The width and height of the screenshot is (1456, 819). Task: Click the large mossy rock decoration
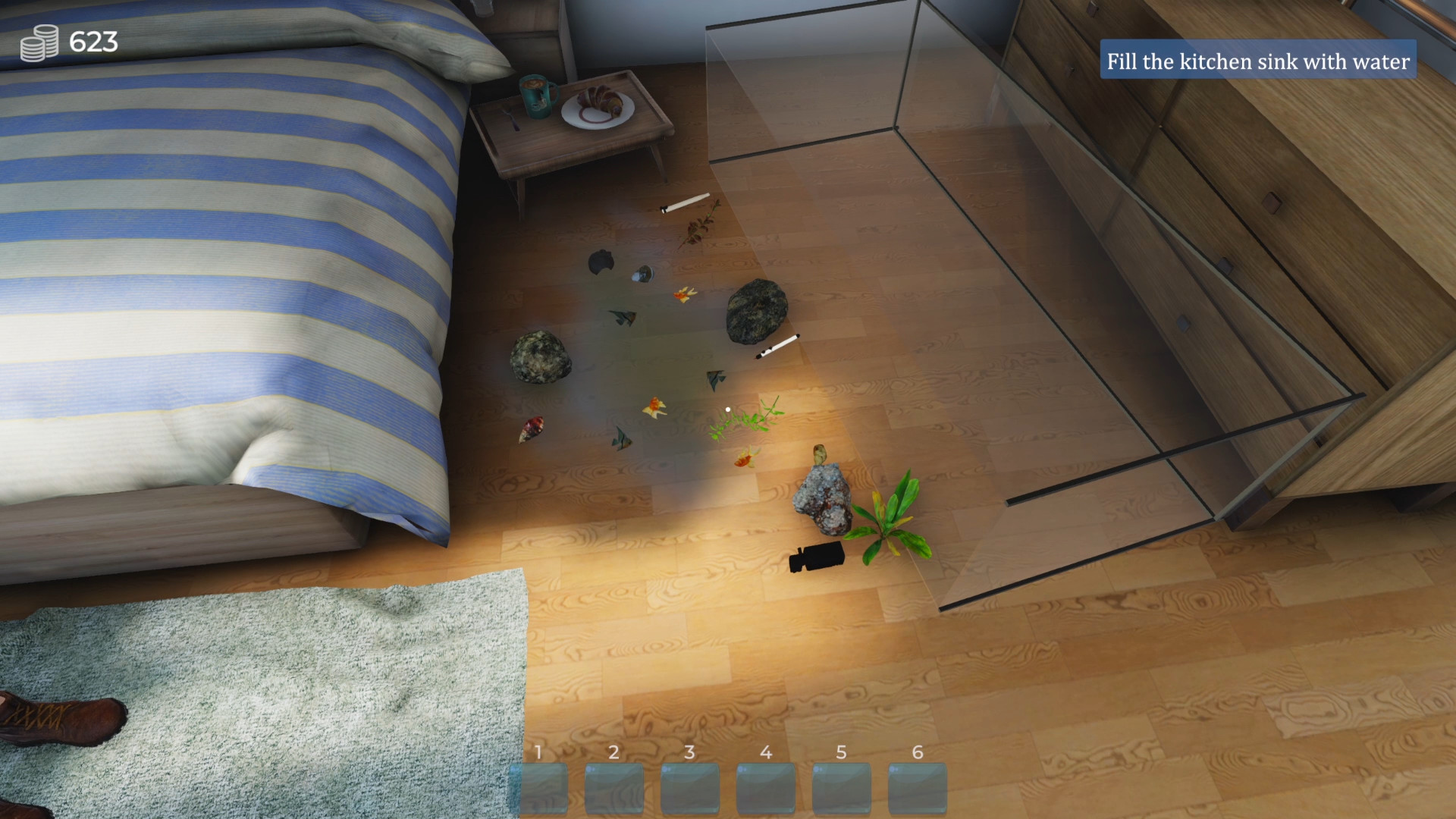click(755, 311)
